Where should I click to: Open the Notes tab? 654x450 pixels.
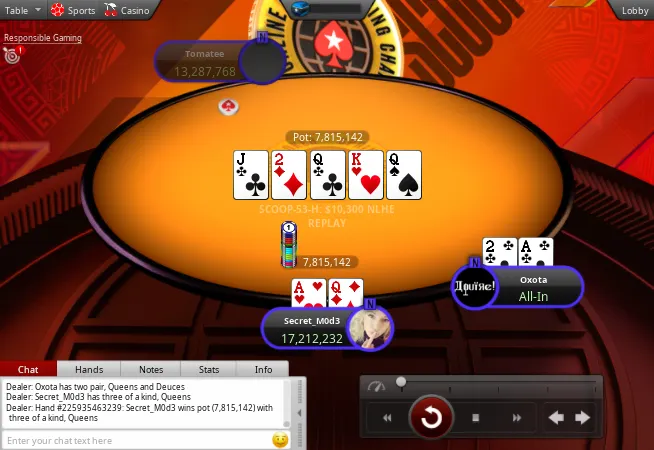151,369
